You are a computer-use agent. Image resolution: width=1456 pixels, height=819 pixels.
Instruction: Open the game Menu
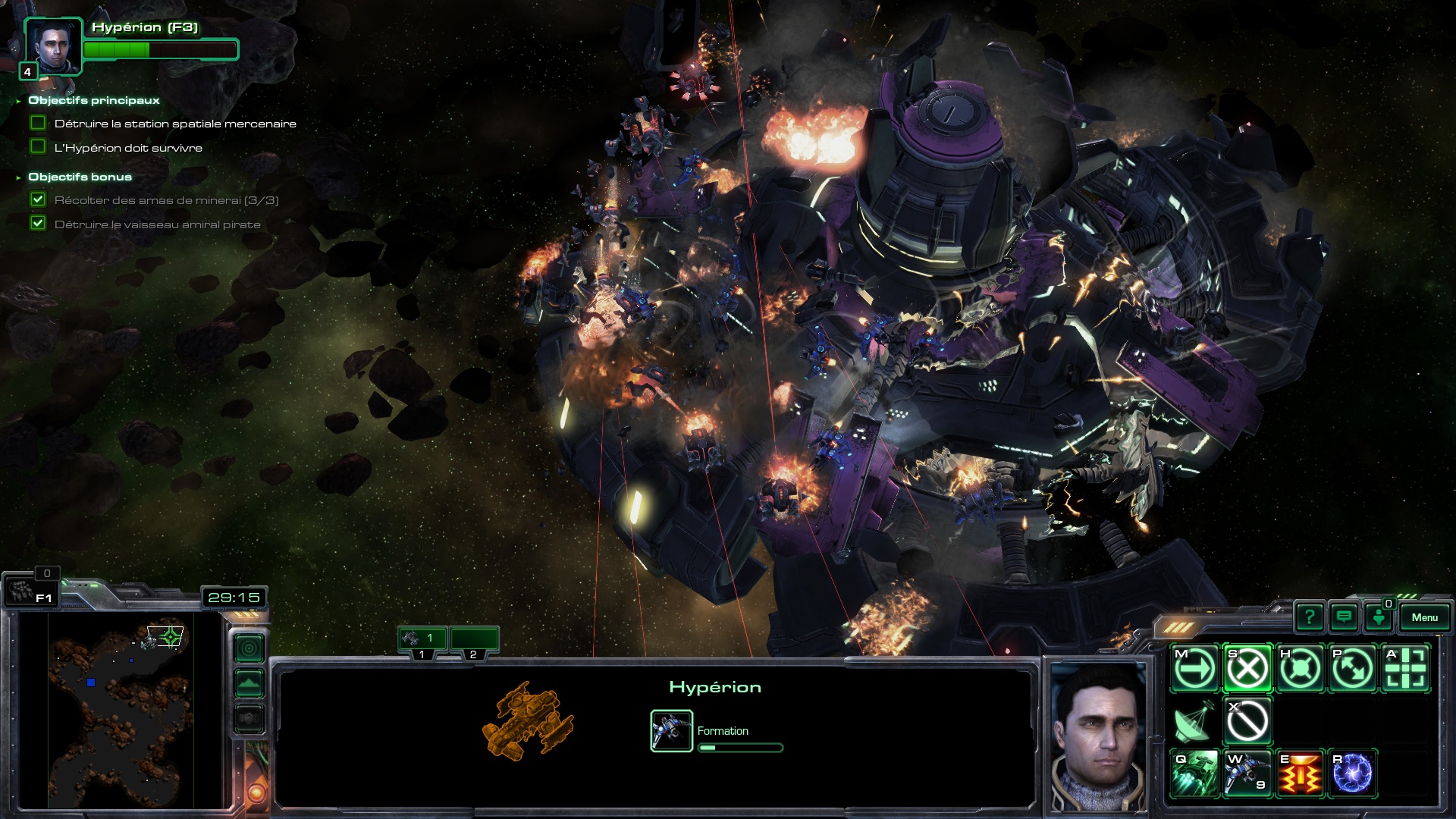click(1424, 617)
